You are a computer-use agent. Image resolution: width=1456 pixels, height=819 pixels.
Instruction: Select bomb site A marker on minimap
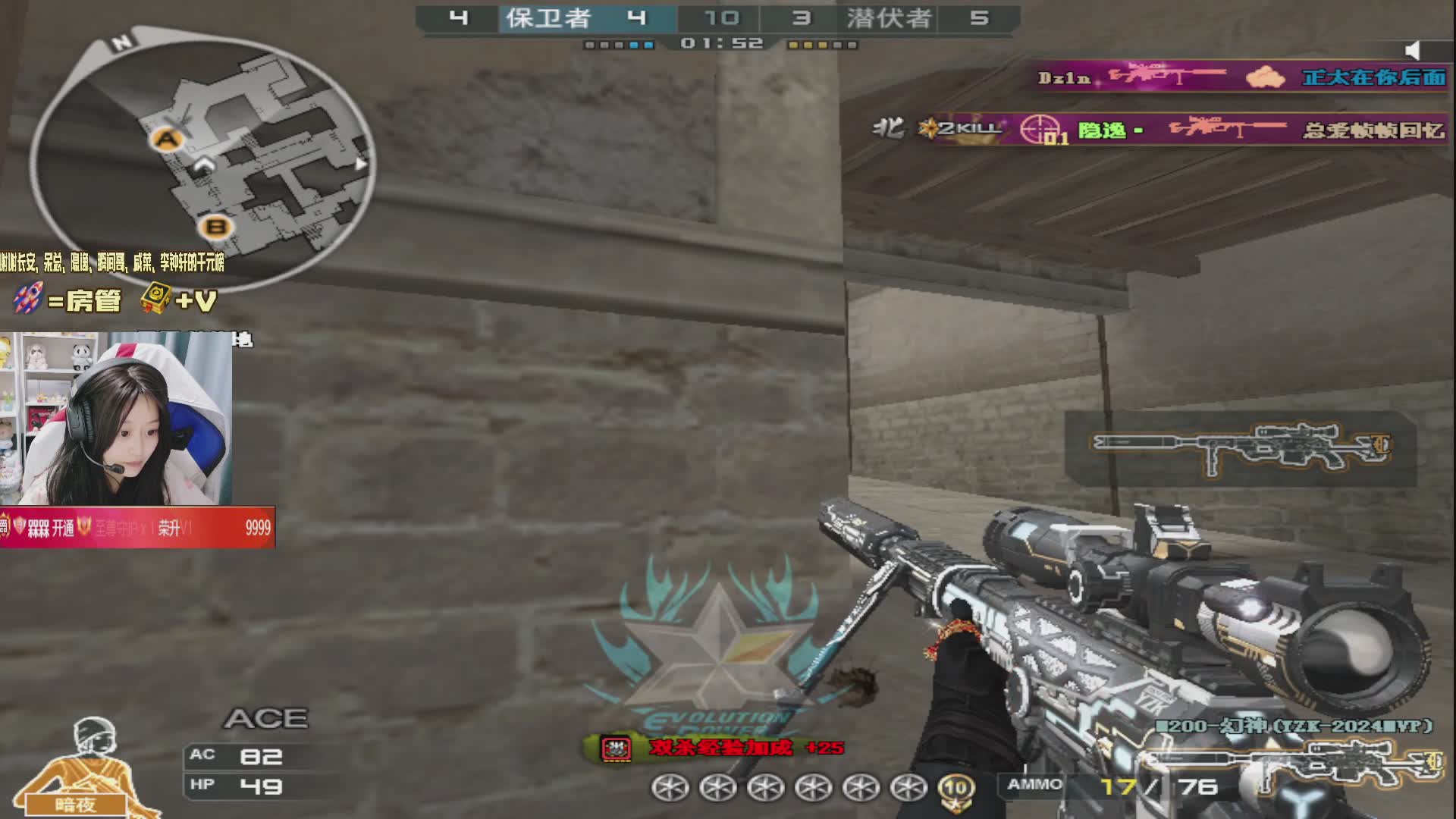coord(167,140)
